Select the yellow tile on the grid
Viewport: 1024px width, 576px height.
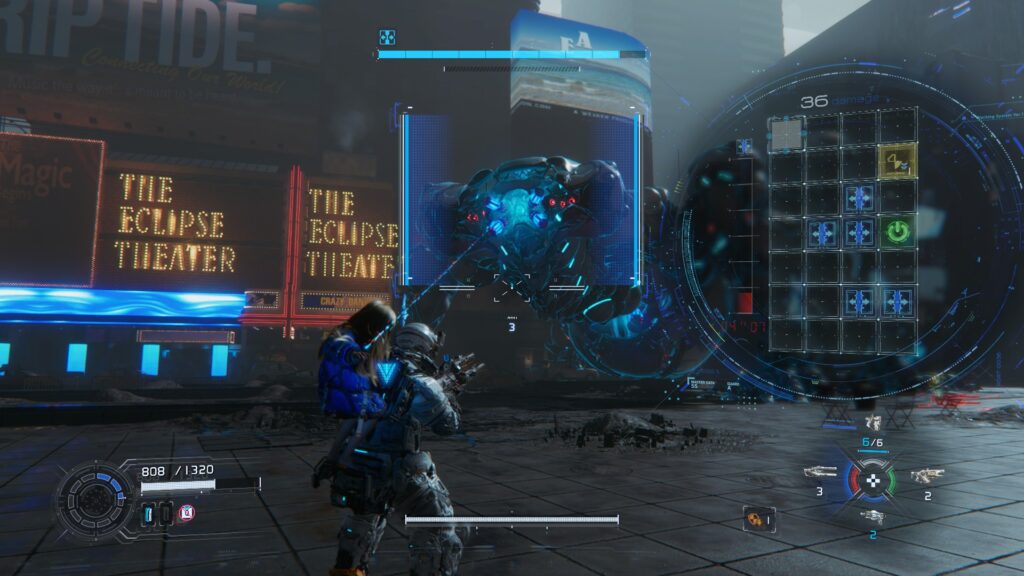pos(897,160)
